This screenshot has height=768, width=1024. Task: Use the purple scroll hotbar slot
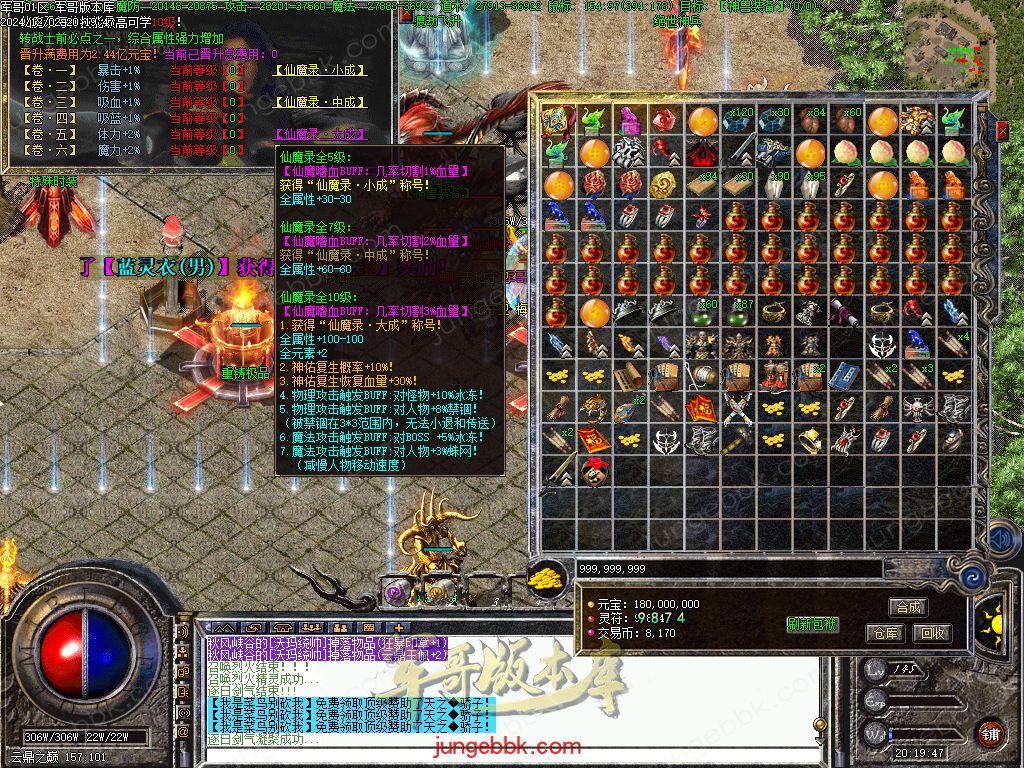click(398, 592)
